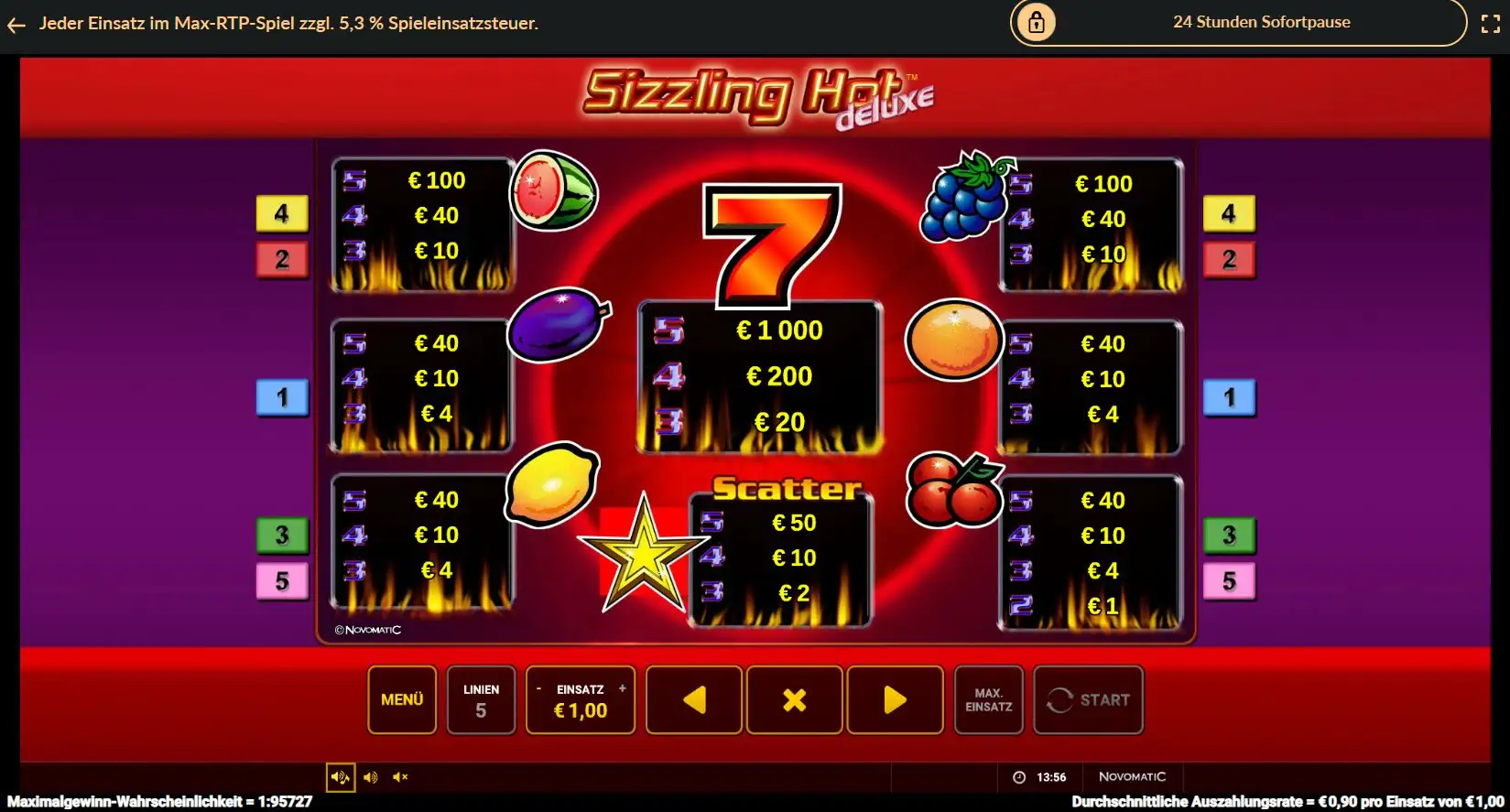Viewport: 1510px width, 812px height.
Task: Mute the game sound
Action: pyautogui.click(x=400, y=777)
